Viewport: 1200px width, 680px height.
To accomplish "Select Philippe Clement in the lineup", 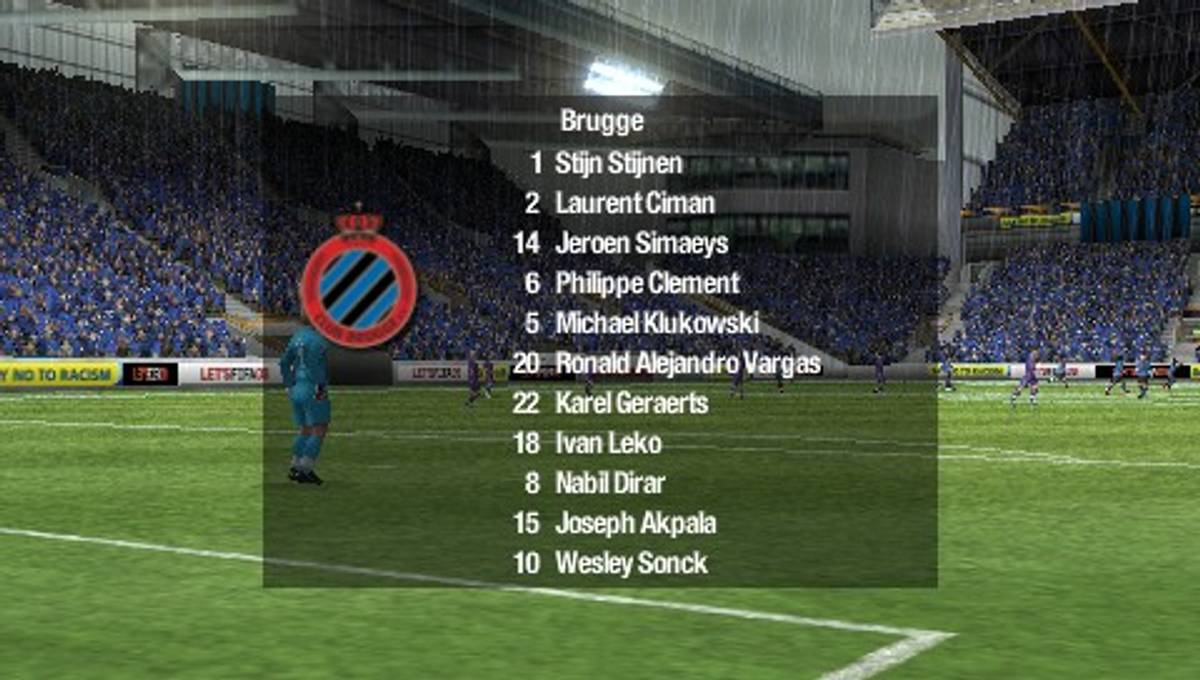I will point(647,283).
